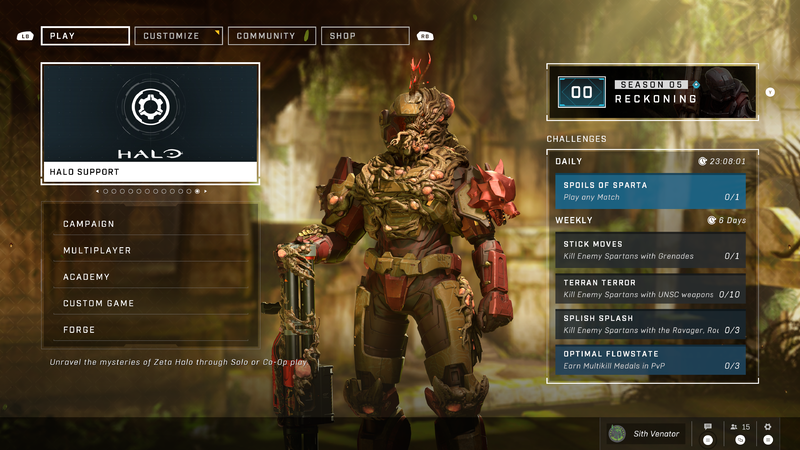Image resolution: width=800 pixels, height=450 pixels.
Task: Select the Terran Terror challenge
Action: [650, 289]
